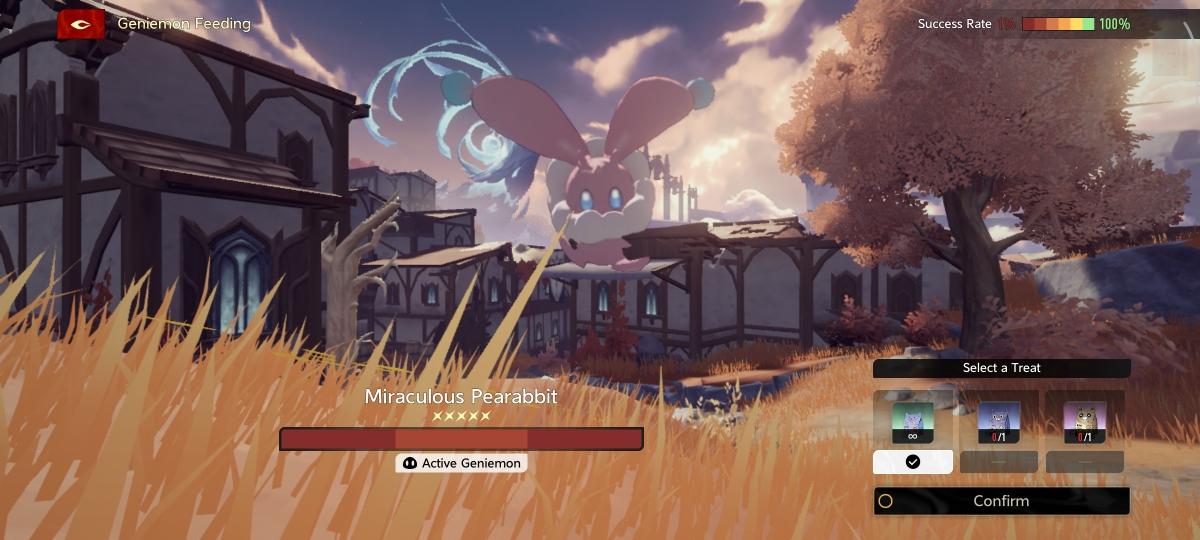The width and height of the screenshot is (1200, 540).
Task: Click the red Geniemon Feeding emblem
Action: (81, 24)
